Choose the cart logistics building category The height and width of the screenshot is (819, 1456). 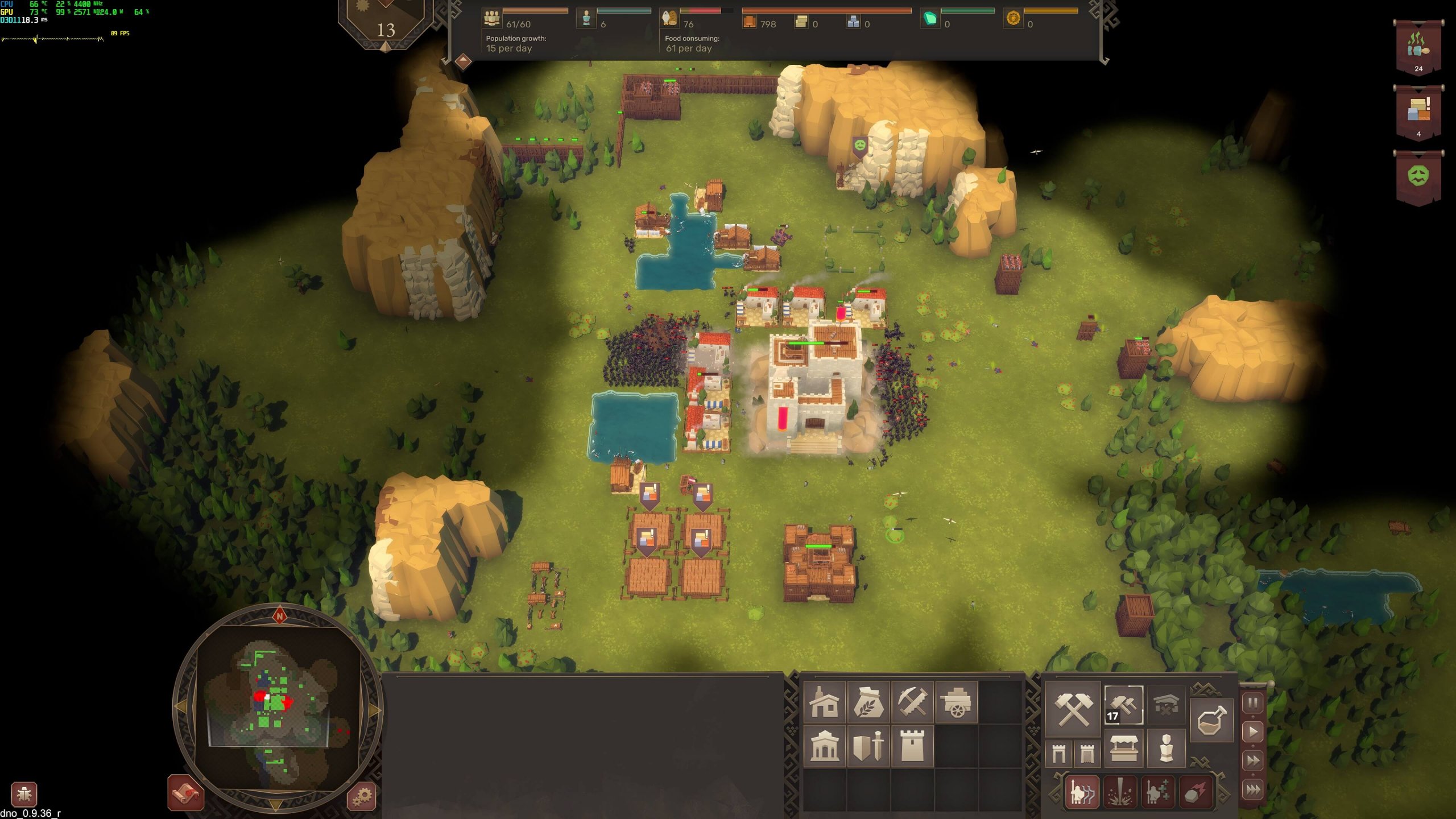coord(957,702)
